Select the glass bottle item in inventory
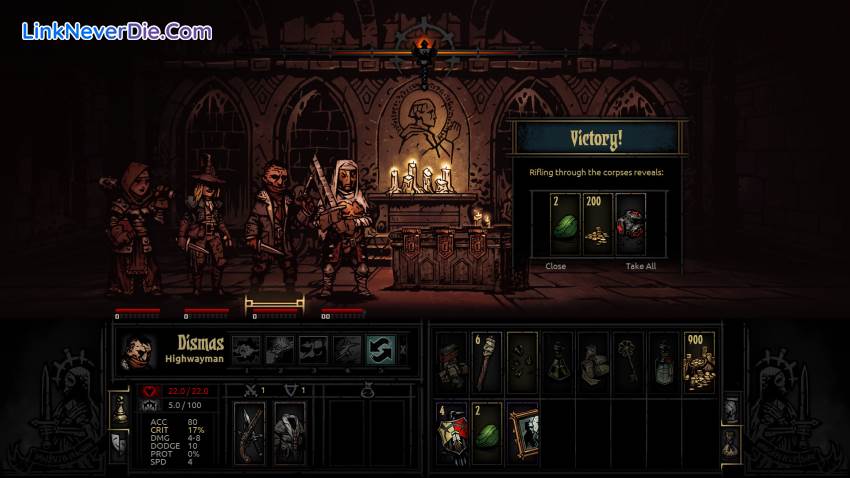The image size is (850, 478). (663, 360)
